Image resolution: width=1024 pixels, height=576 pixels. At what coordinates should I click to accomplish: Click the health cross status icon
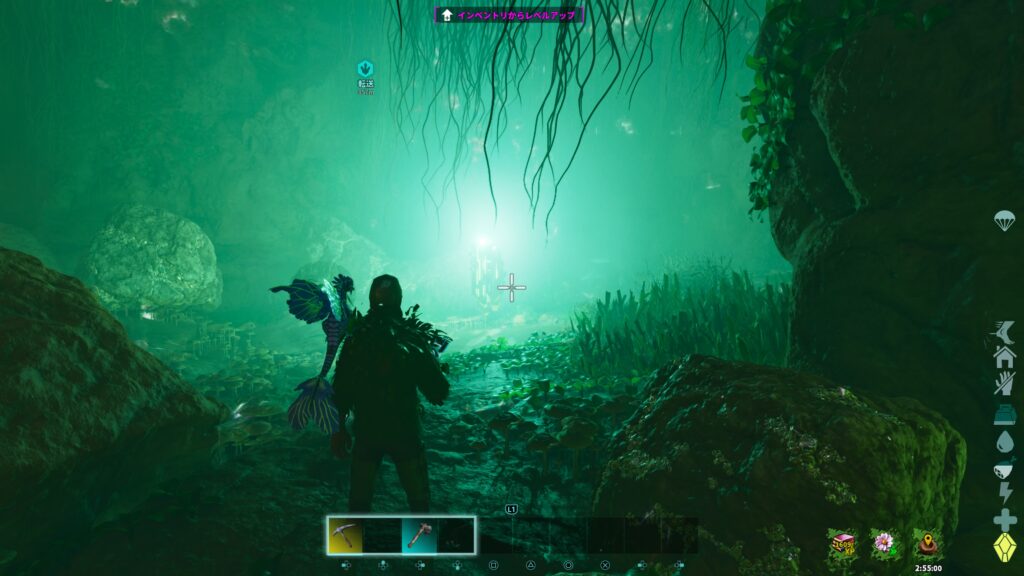pyautogui.click(x=1004, y=520)
